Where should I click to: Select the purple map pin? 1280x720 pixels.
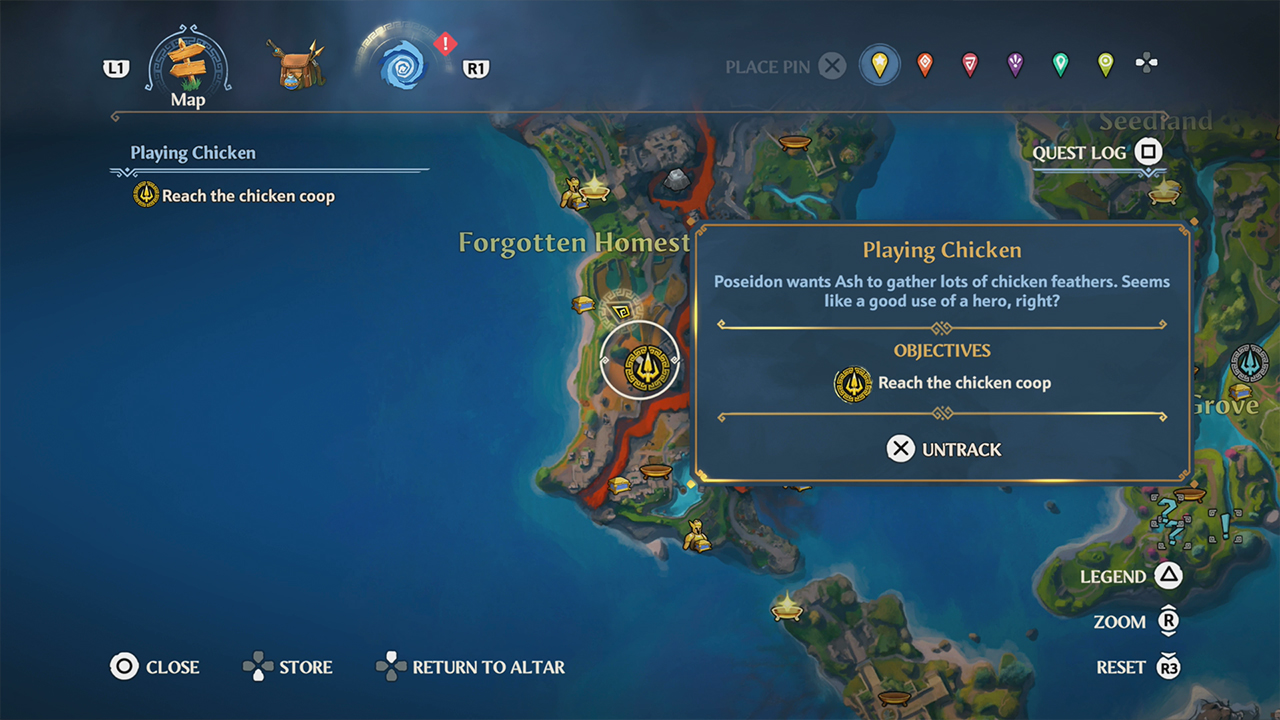pos(1015,66)
